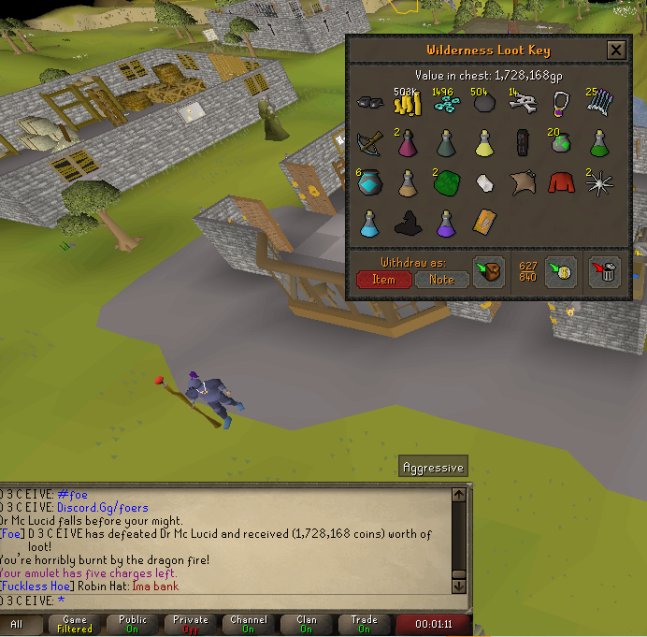The height and width of the screenshot is (637, 647).
Task: Withdraw all loot to inventory
Action: 488,272
